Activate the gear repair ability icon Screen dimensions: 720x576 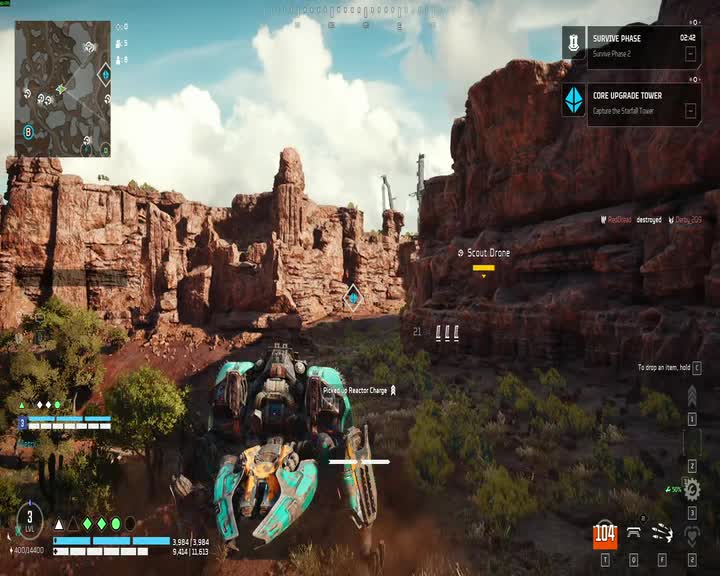[x=691, y=489]
